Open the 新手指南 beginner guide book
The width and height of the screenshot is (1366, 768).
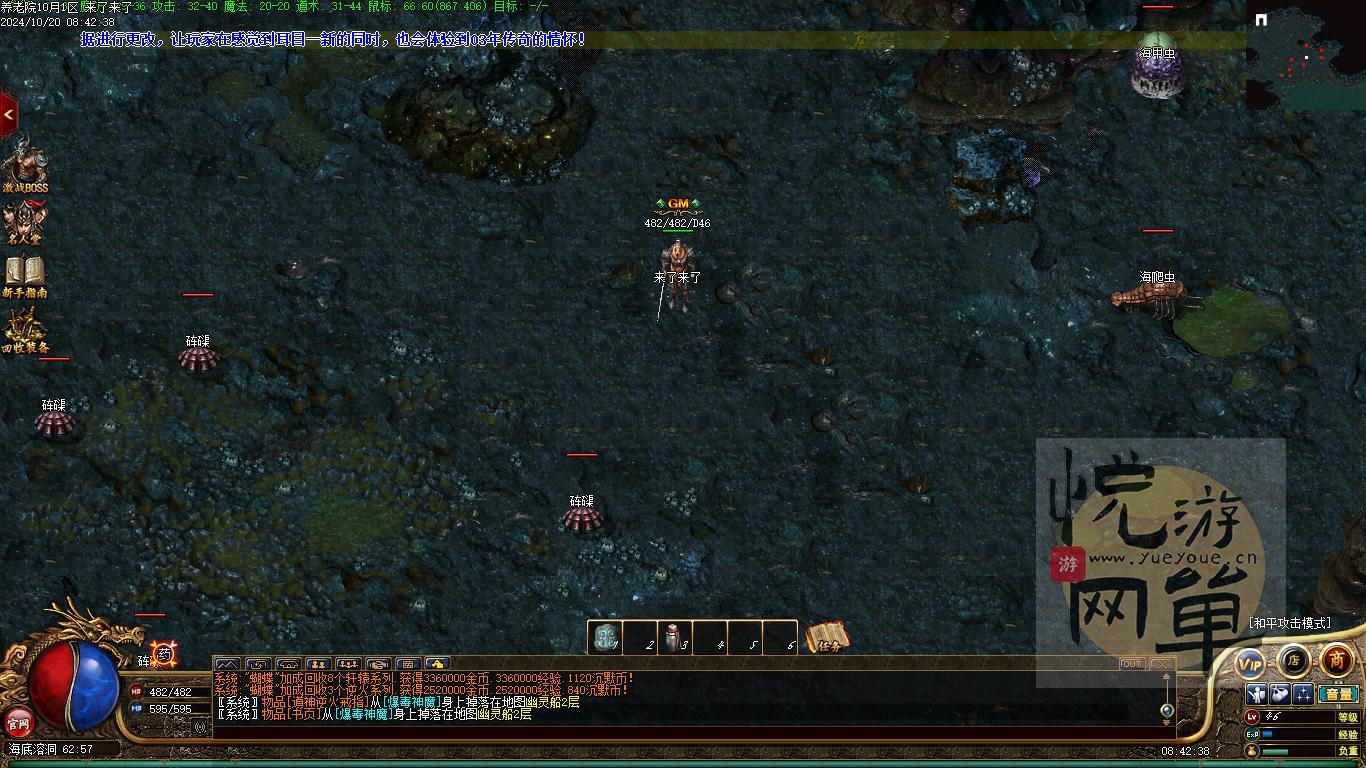pos(24,275)
